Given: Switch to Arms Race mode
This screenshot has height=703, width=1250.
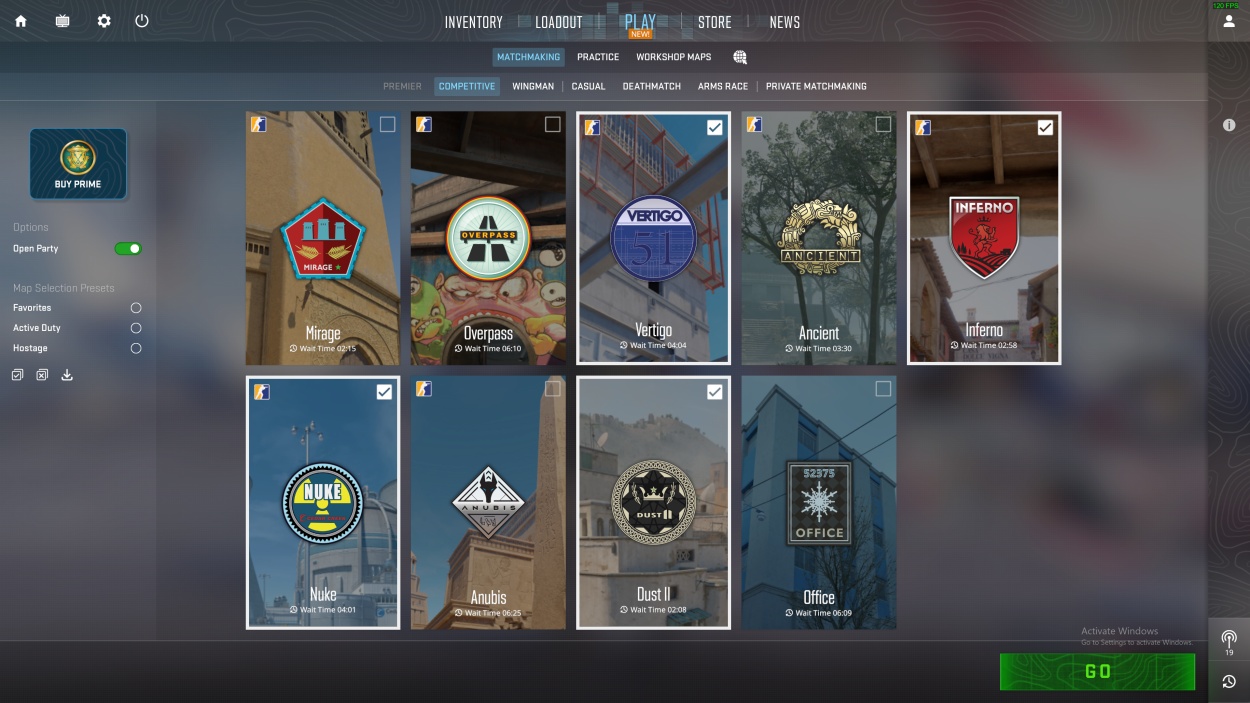Looking at the screenshot, I should coord(723,86).
